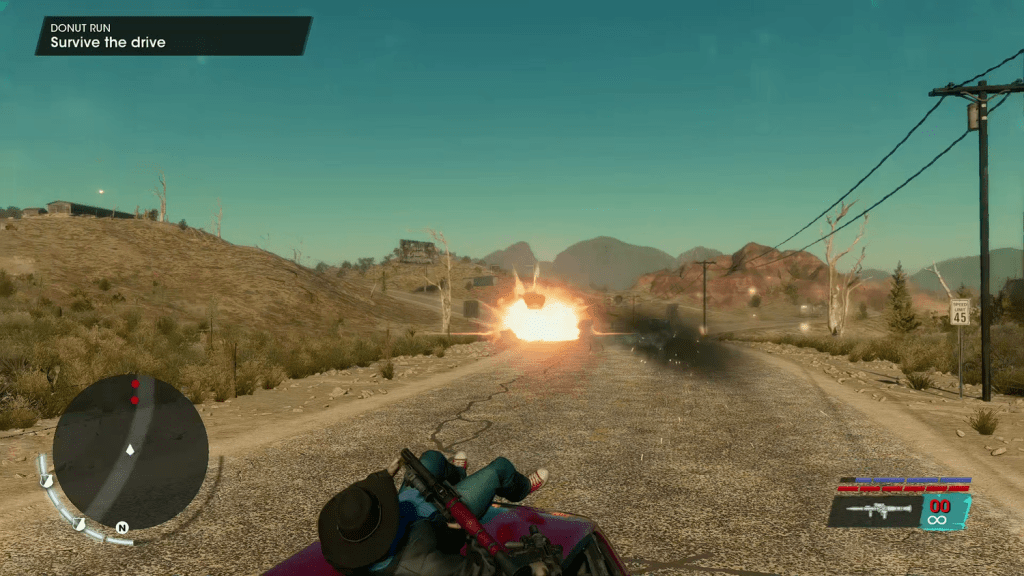The height and width of the screenshot is (576, 1024).
Task: Open the circular minimap
Action: pyautogui.click(x=130, y=452)
